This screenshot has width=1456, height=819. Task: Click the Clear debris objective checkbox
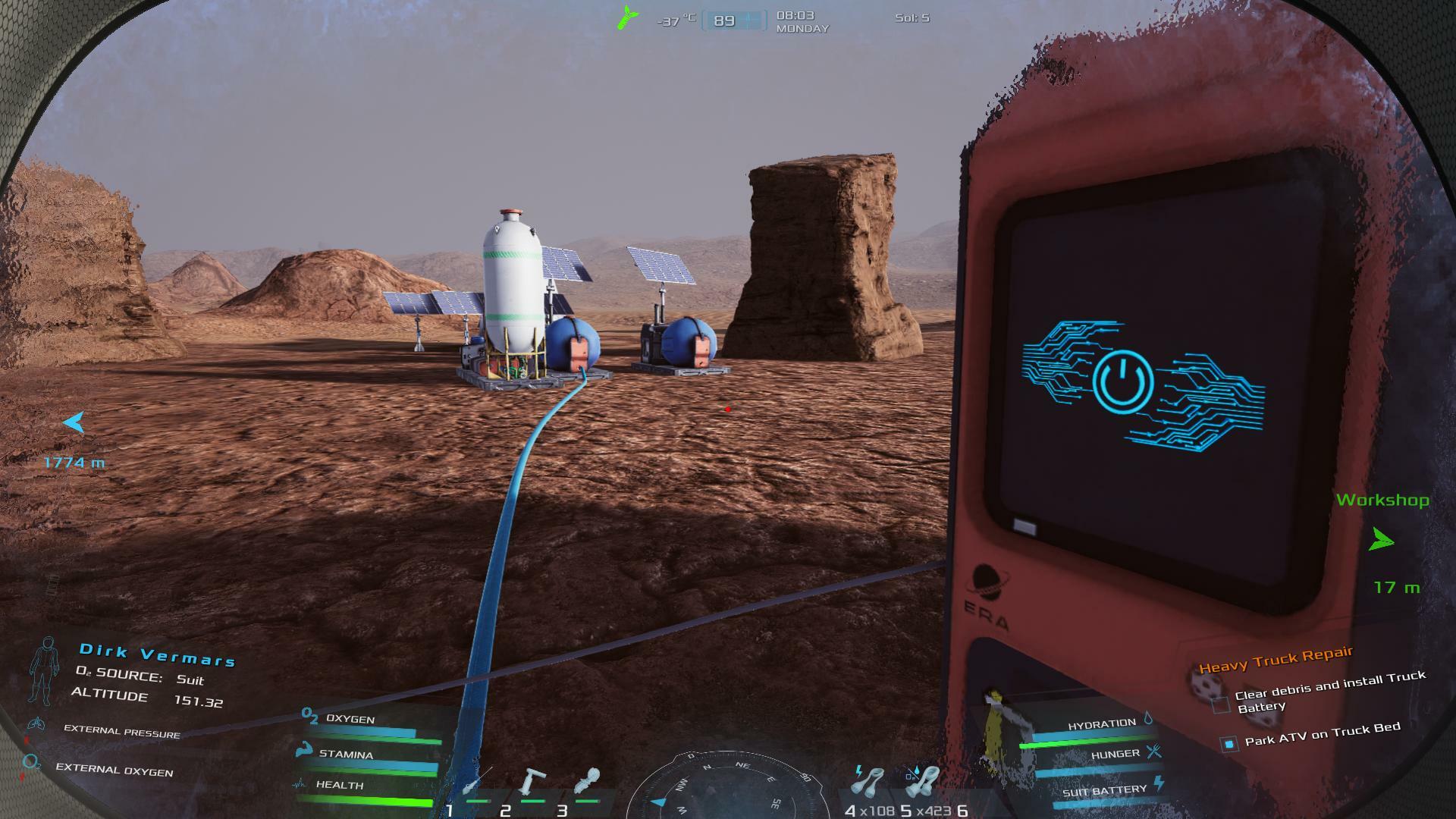[x=1221, y=705]
